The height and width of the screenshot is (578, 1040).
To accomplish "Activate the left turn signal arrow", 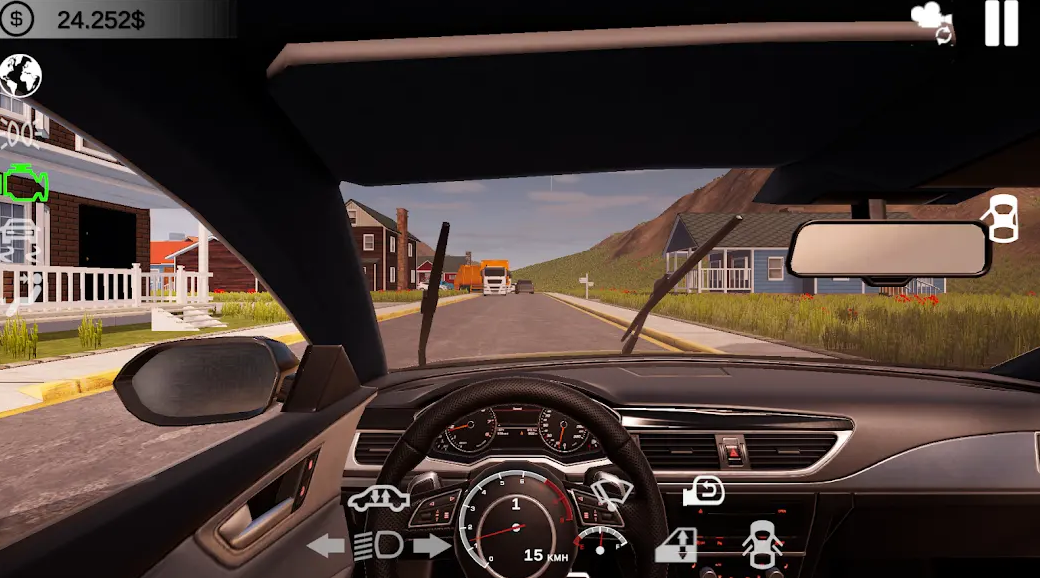I will point(326,546).
